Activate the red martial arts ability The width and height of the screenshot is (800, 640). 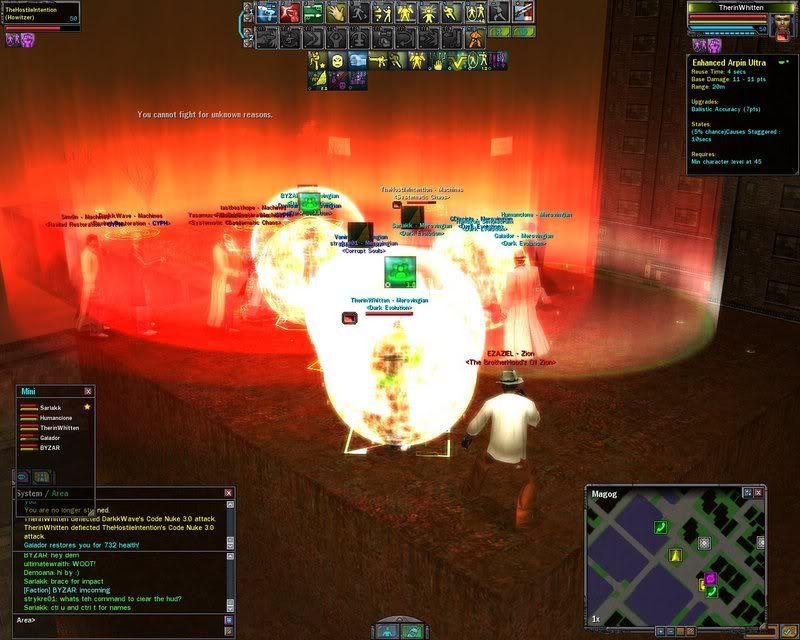pos(290,12)
